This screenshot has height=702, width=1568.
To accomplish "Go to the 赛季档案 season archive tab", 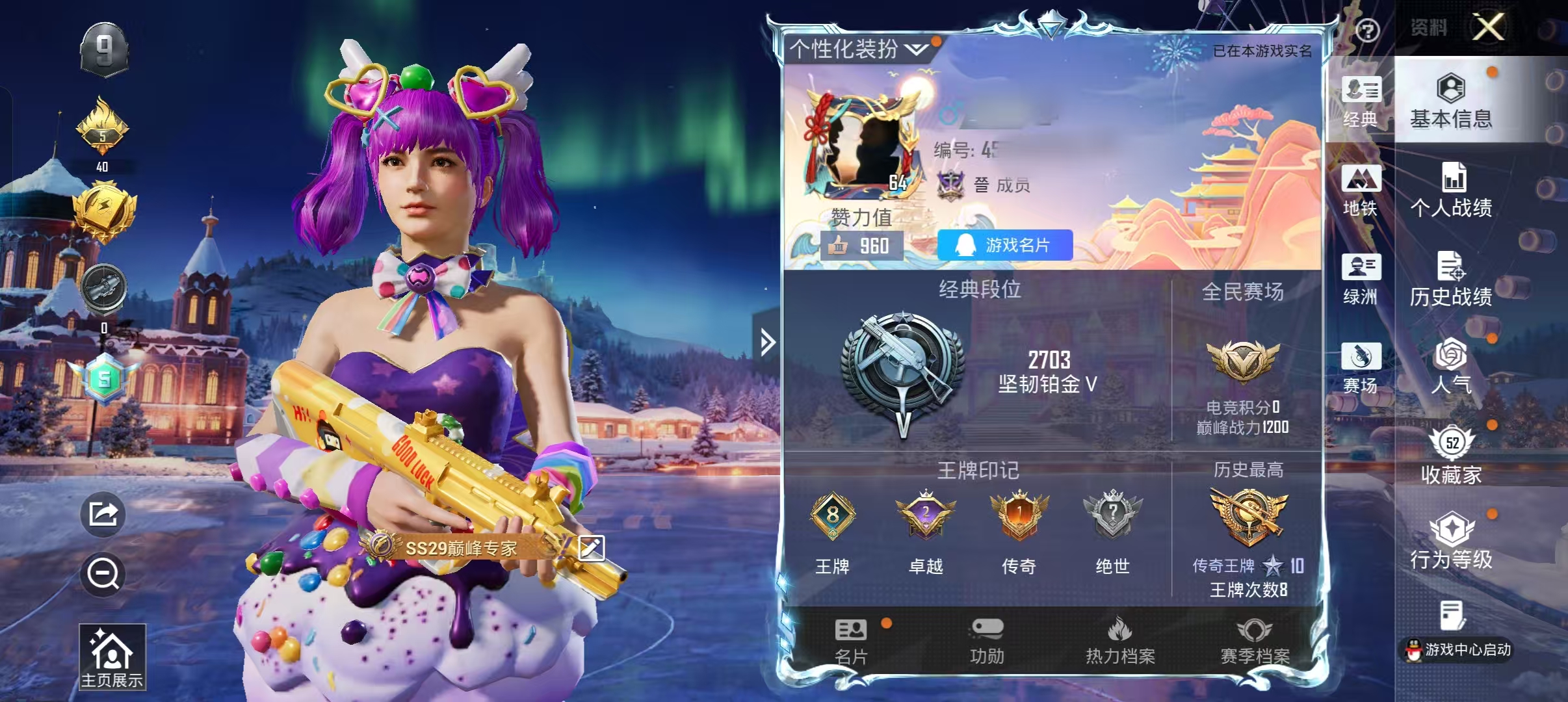I will point(1255,642).
